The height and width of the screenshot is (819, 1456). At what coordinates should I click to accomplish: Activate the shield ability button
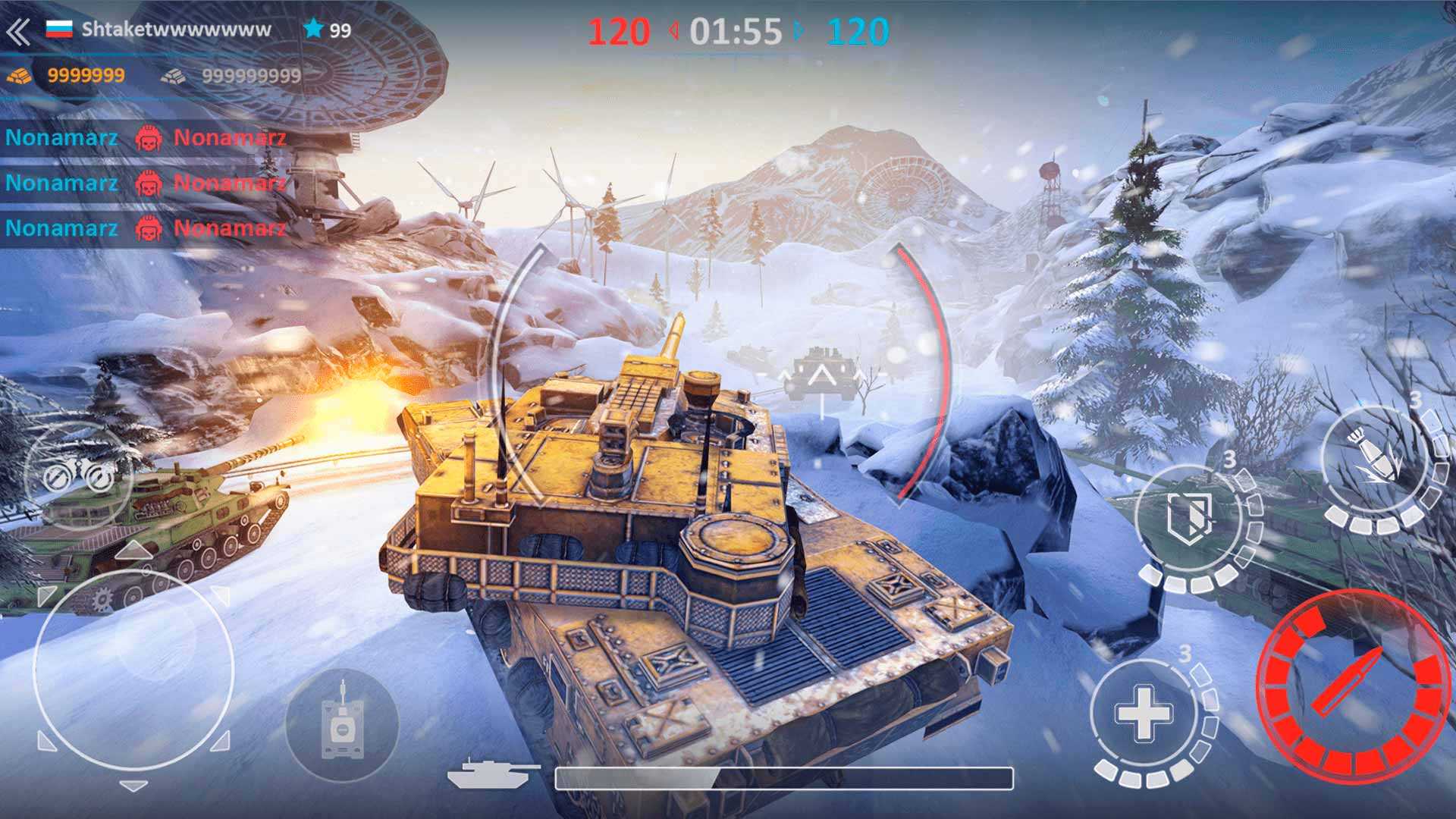1188,518
